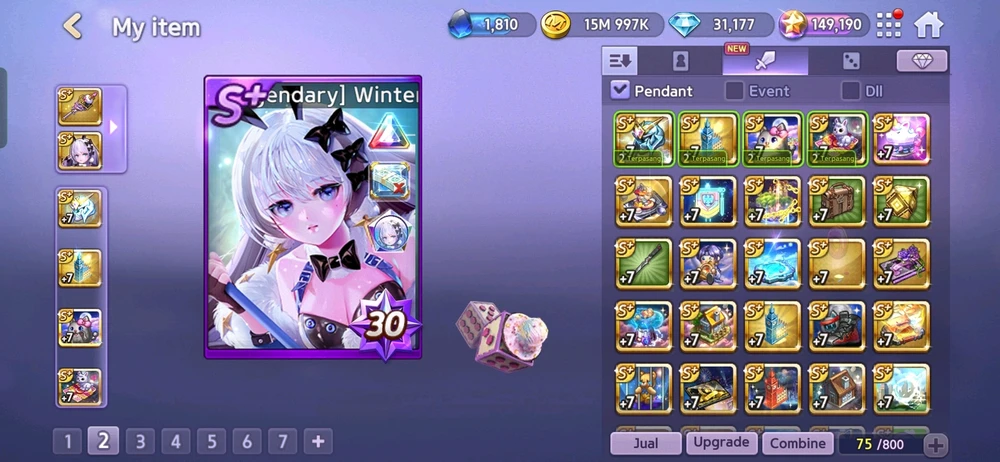Tap the Combine button

[x=797, y=443]
